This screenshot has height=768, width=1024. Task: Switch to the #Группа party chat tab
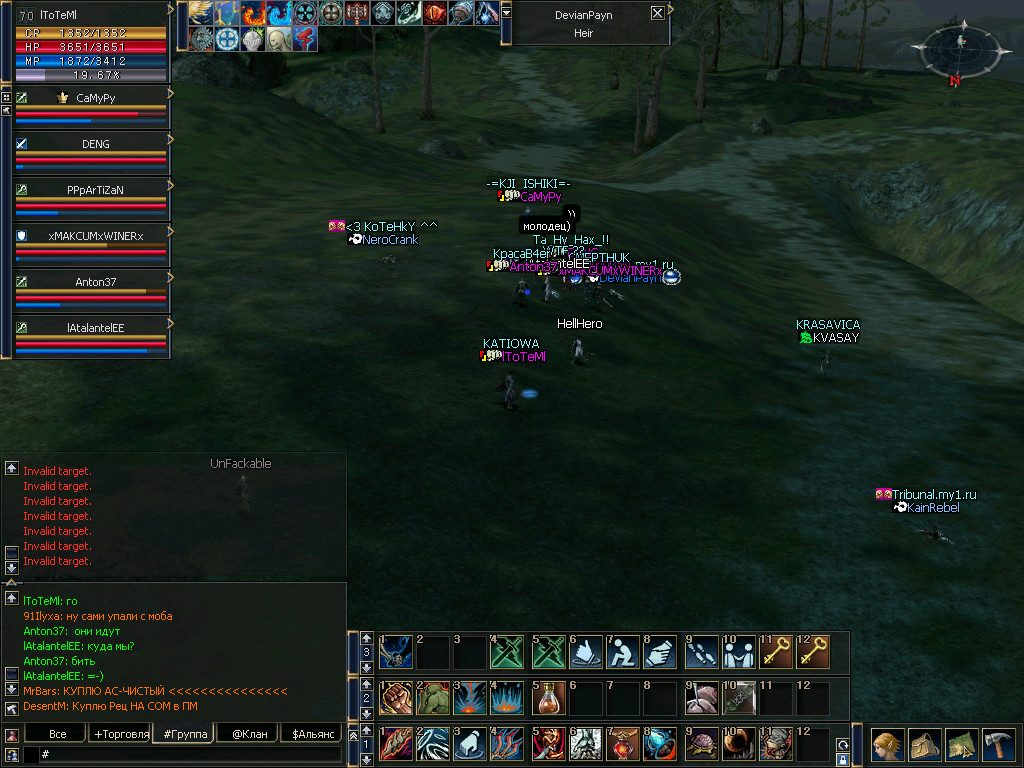185,734
